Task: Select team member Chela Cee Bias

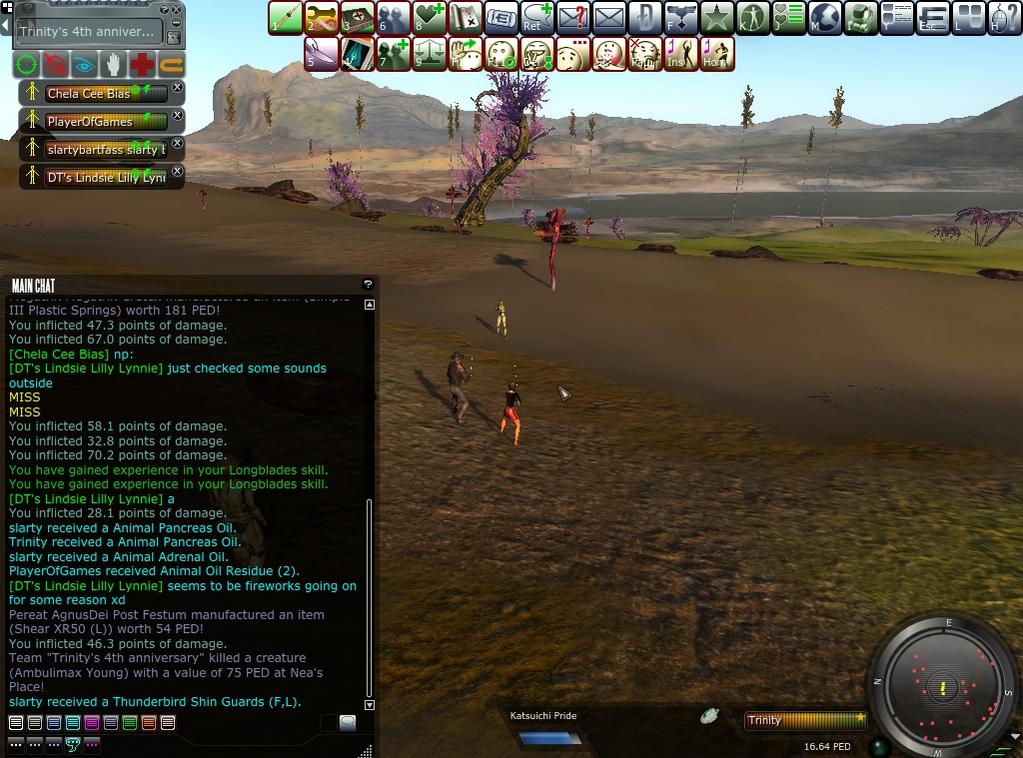Action: 88,94
